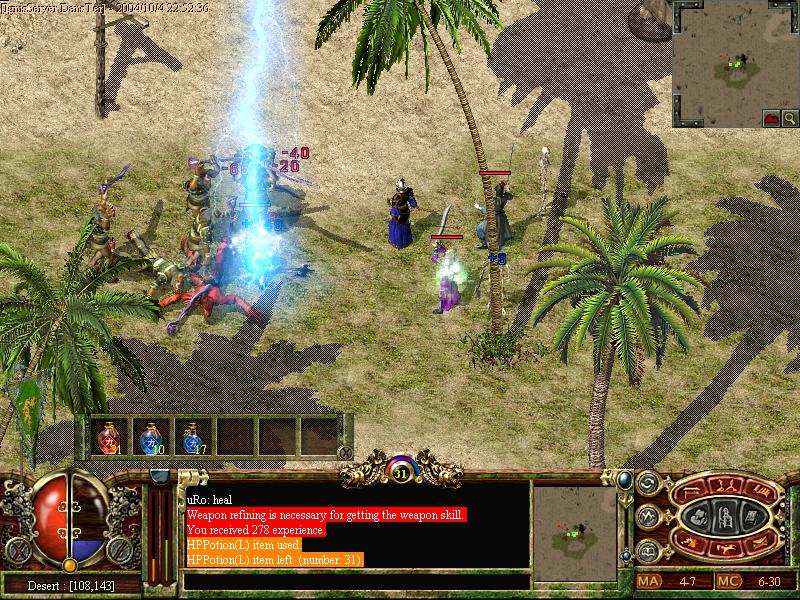Open the book round button
Image resolution: width=800 pixels, height=600 pixels.
[647, 551]
